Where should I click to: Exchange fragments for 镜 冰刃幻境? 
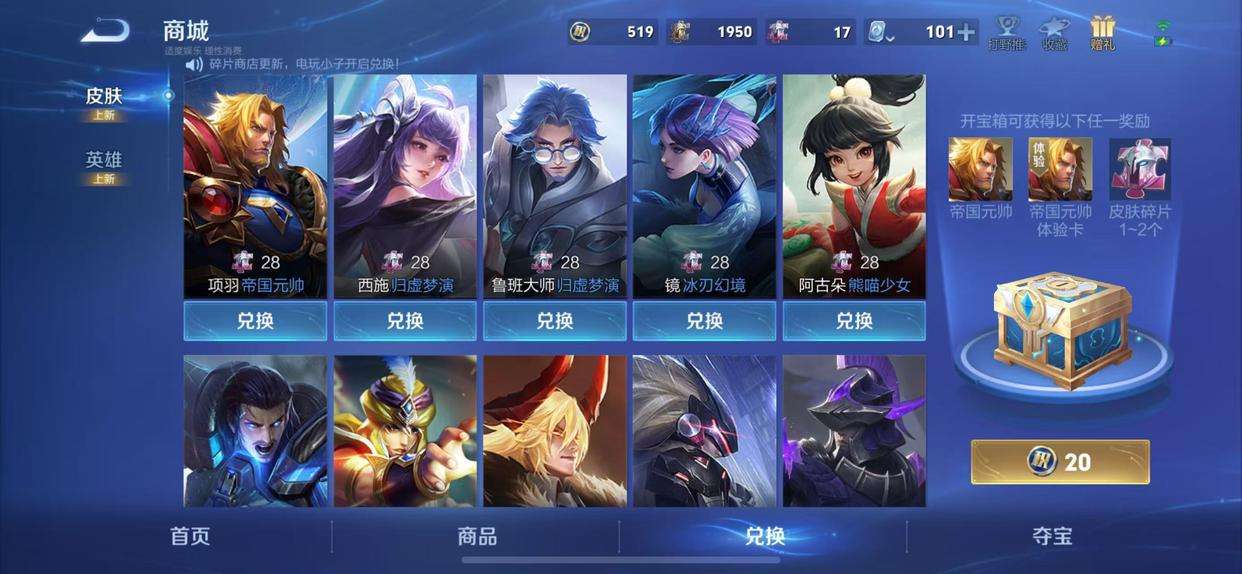coord(705,321)
